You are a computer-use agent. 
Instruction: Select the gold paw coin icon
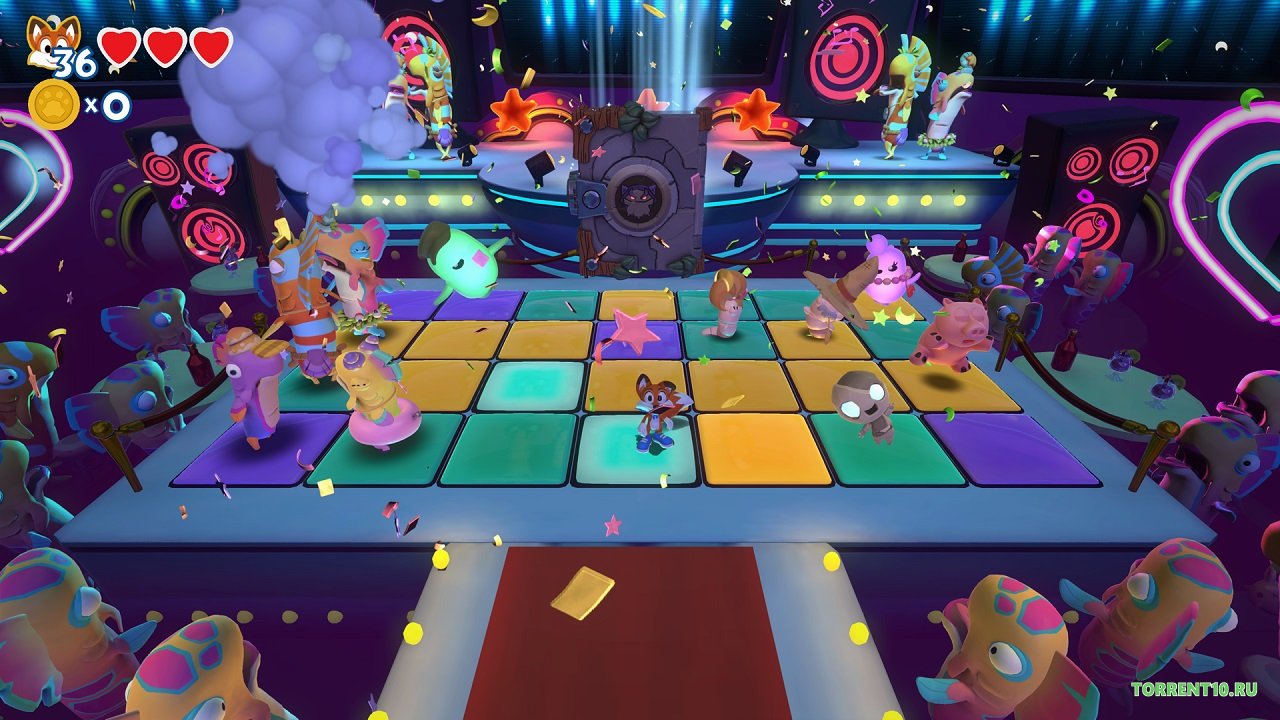(x=53, y=105)
